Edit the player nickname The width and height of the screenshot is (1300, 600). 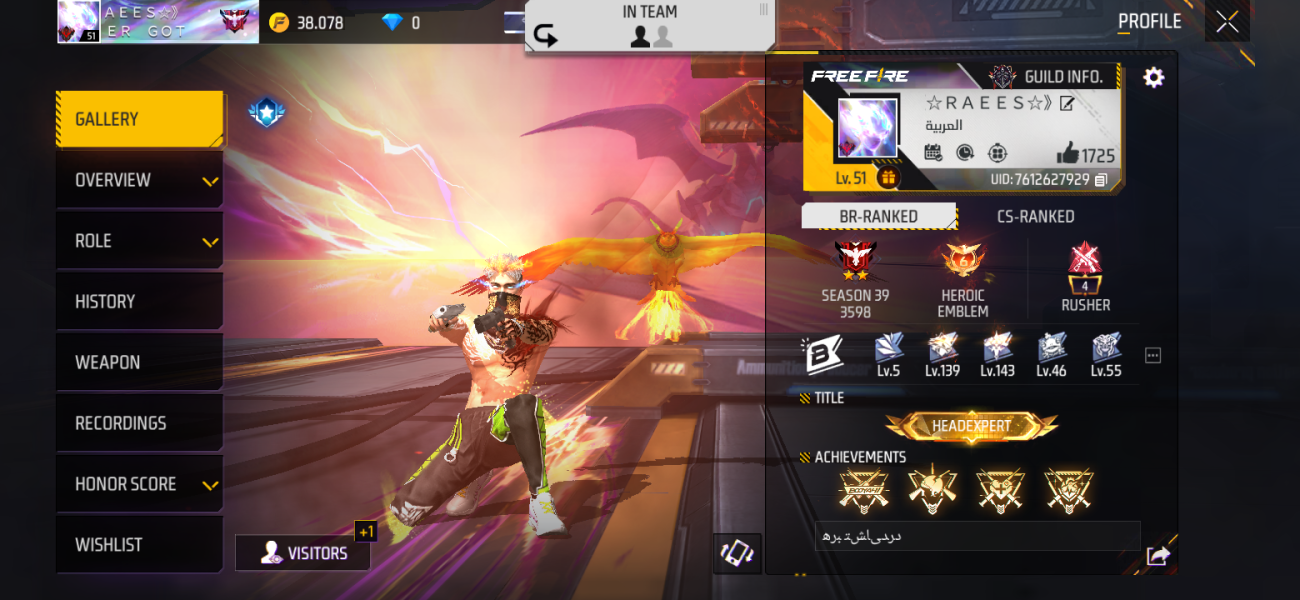1067,103
